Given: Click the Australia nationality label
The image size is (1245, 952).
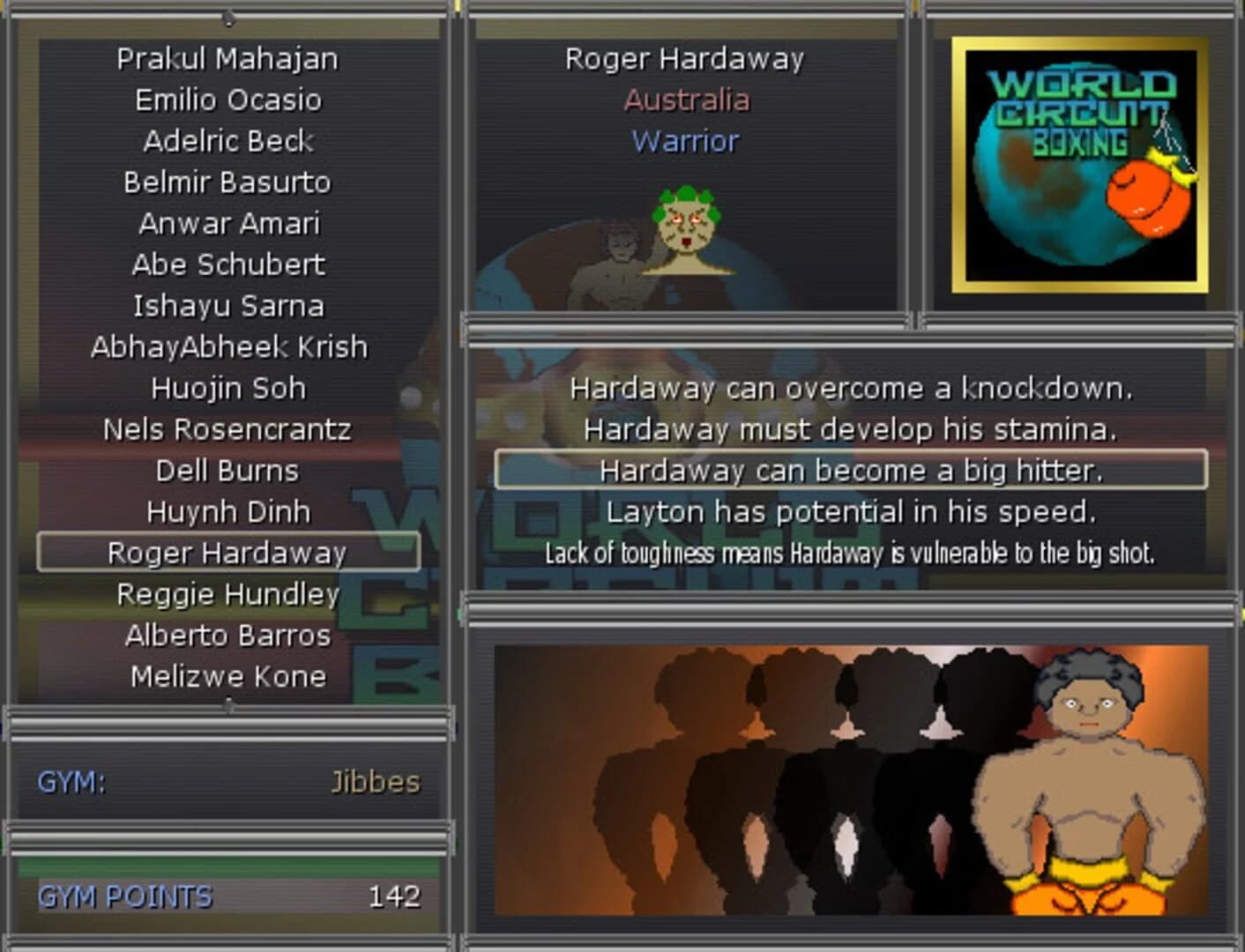Looking at the screenshot, I should (x=687, y=100).
